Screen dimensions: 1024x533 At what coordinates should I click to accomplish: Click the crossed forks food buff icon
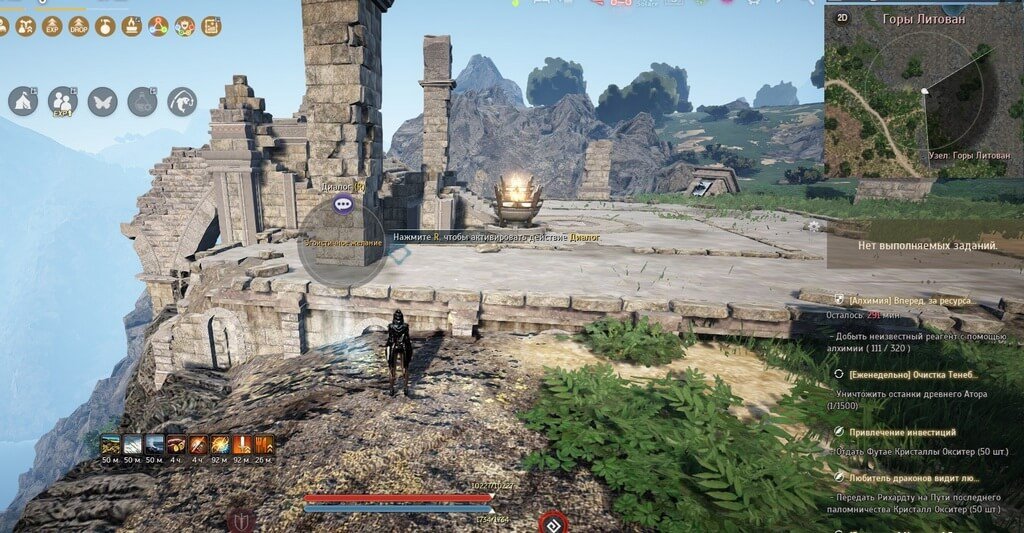click(265, 445)
